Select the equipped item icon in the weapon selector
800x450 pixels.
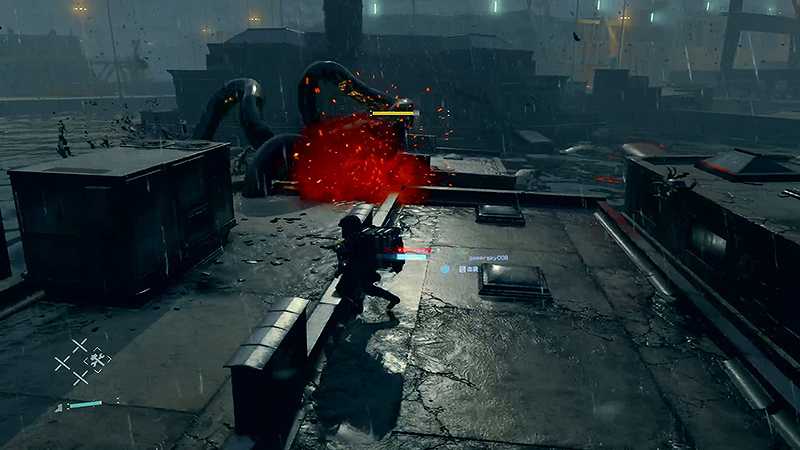click(97, 360)
